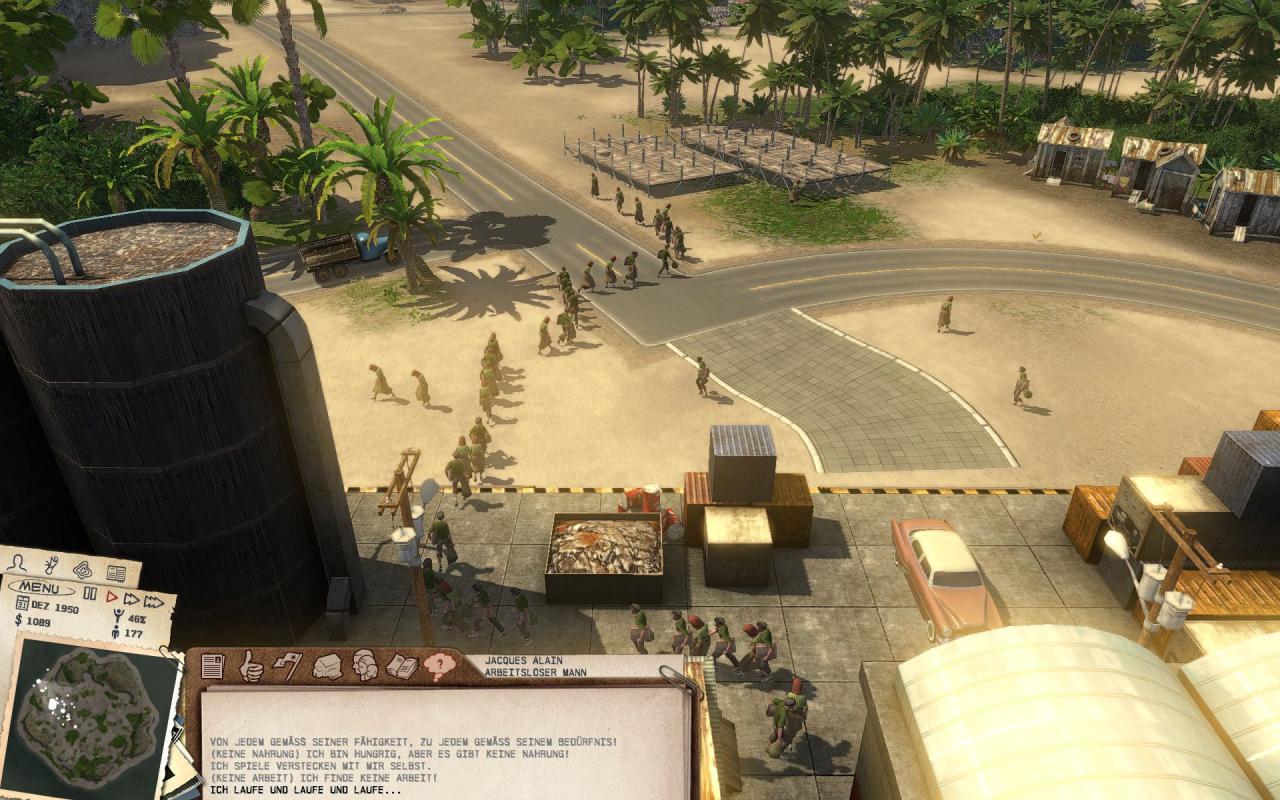Switch to the citizen overview document tab
The image size is (1280, 800).
click(212, 666)
